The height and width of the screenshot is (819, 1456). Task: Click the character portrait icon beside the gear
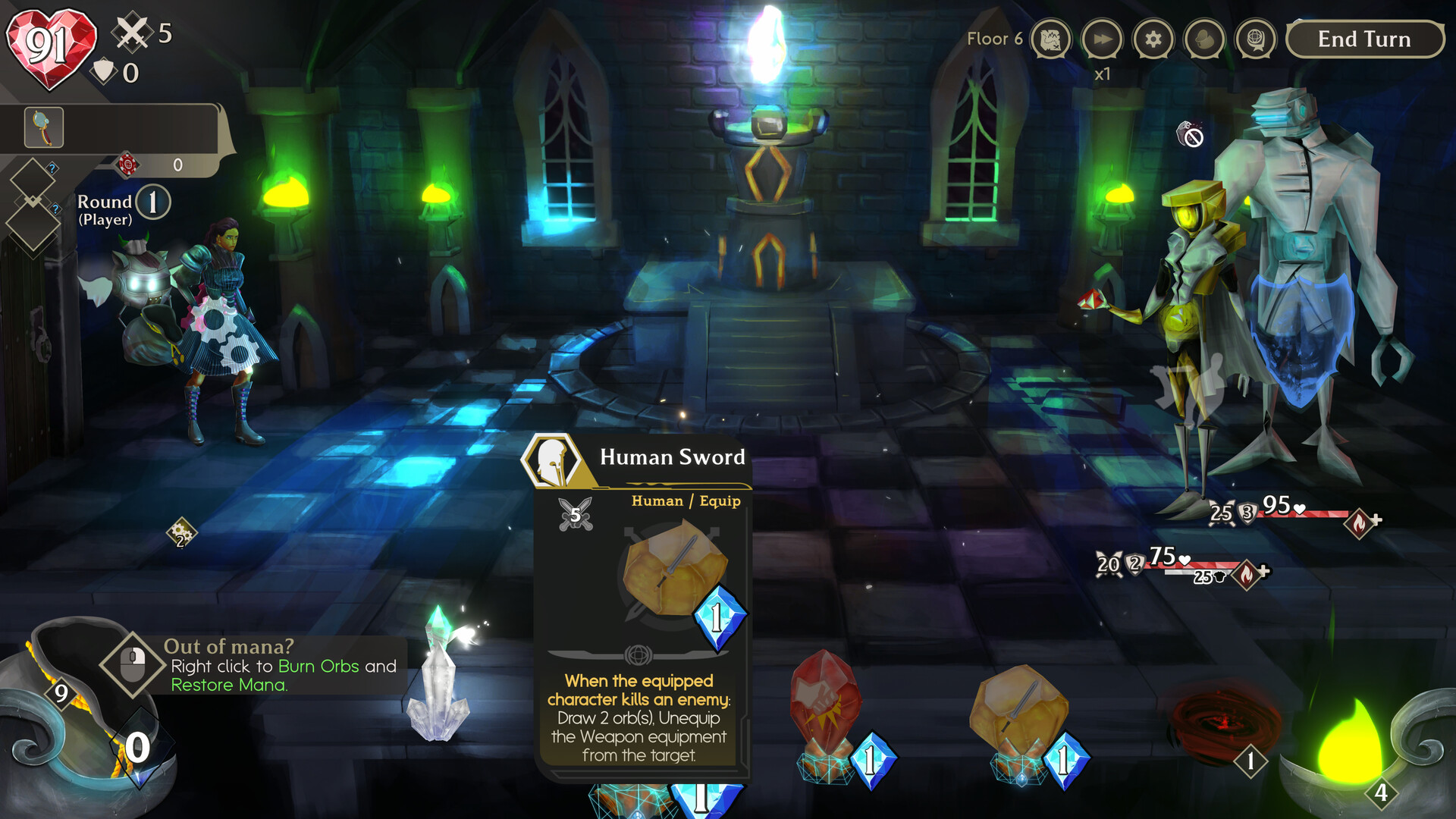point(1203,39)
